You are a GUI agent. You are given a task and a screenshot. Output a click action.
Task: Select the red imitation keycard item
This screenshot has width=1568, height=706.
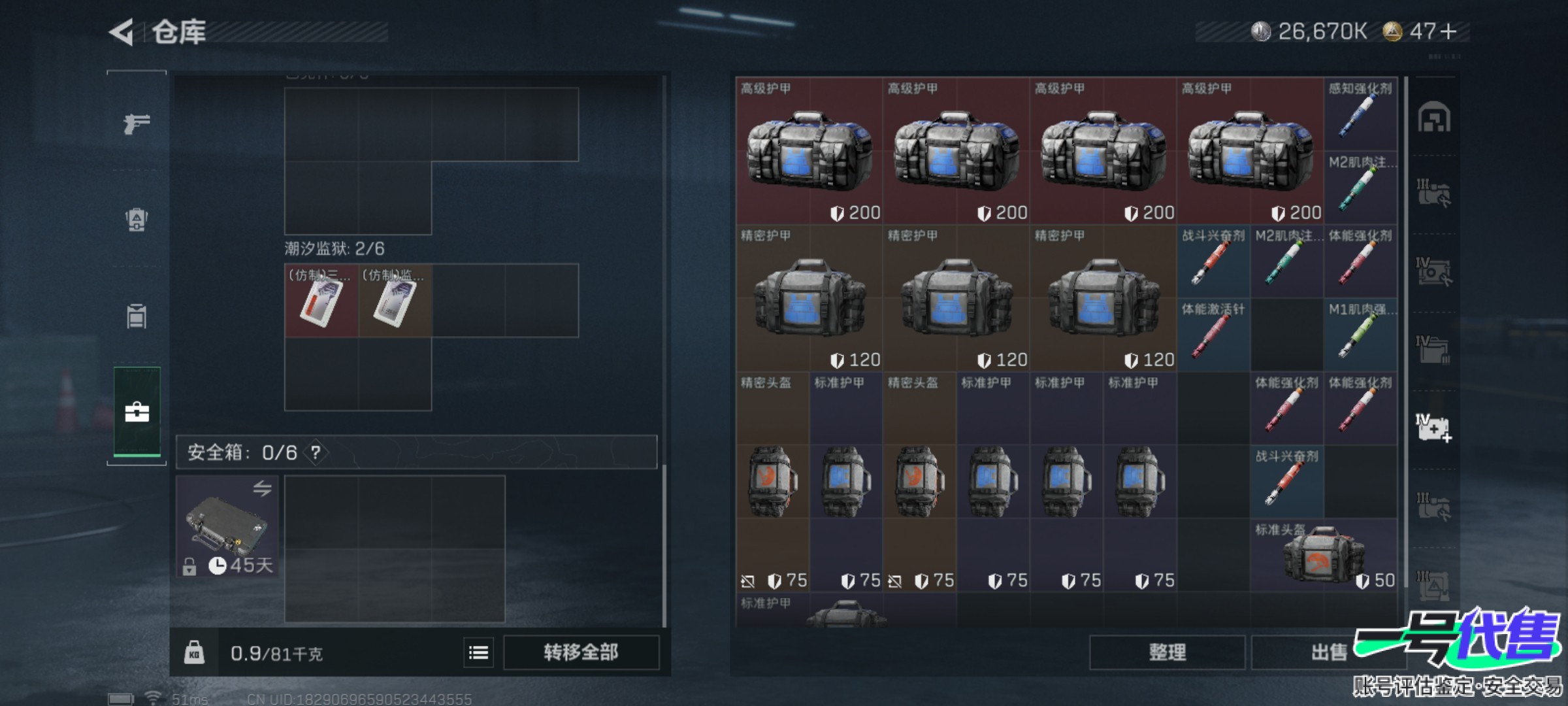[321, 301]
